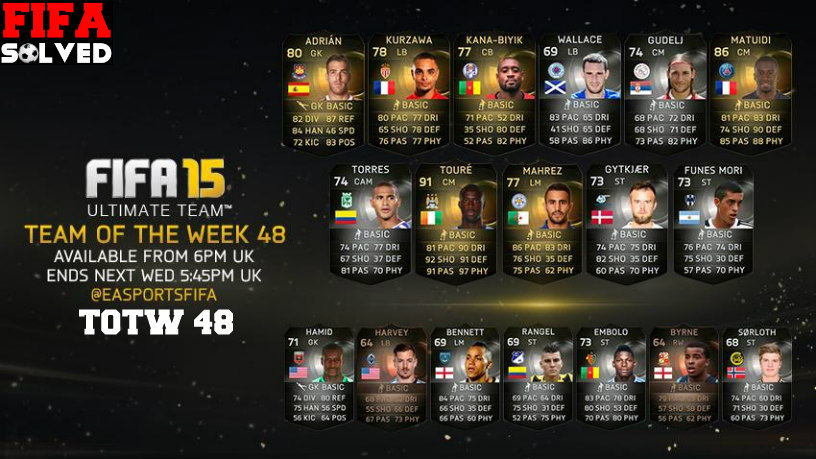Viewport: 816px width, 459px height.
Task: Select the Adrián goalkeeper card
Action: [x=321, y=90]
